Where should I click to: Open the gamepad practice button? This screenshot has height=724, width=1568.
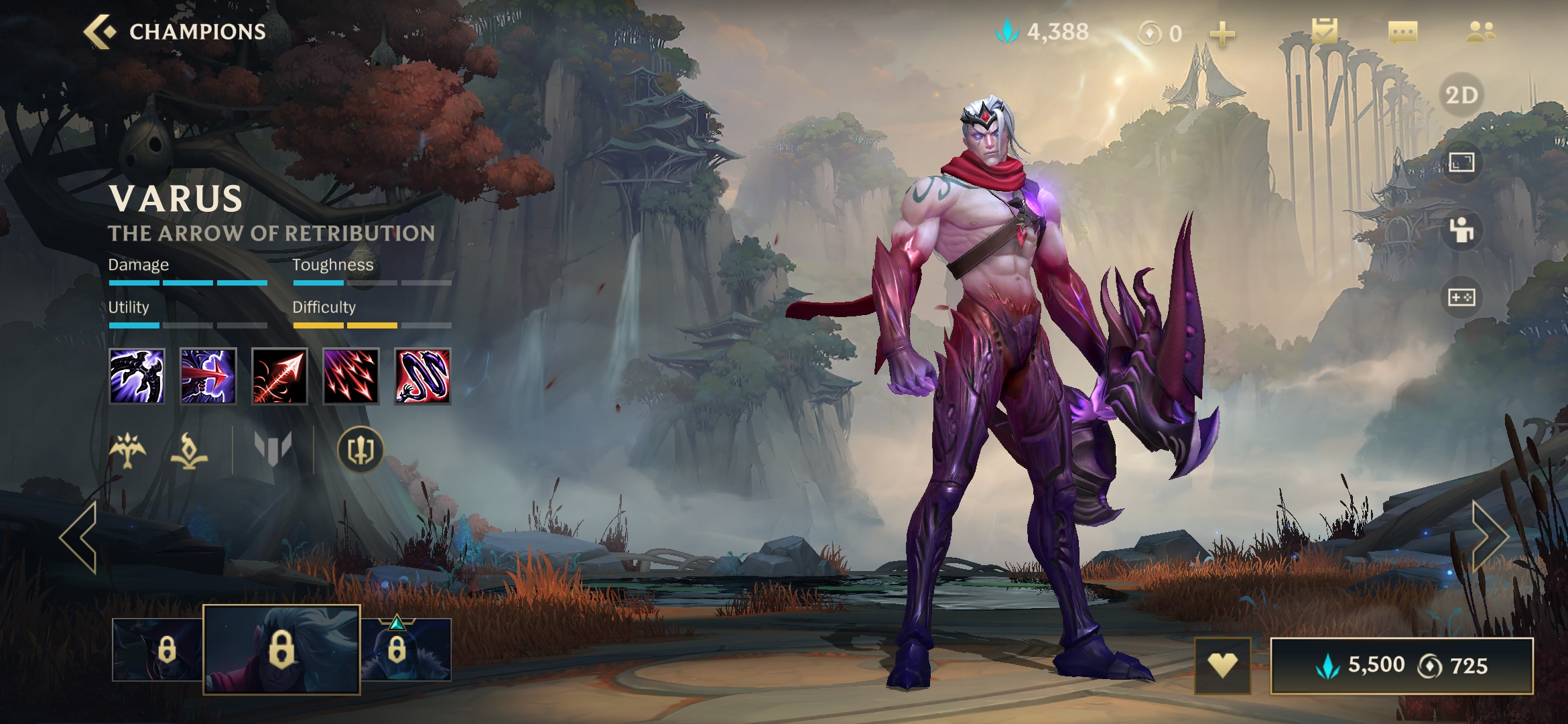click(x=1461, y=297)
